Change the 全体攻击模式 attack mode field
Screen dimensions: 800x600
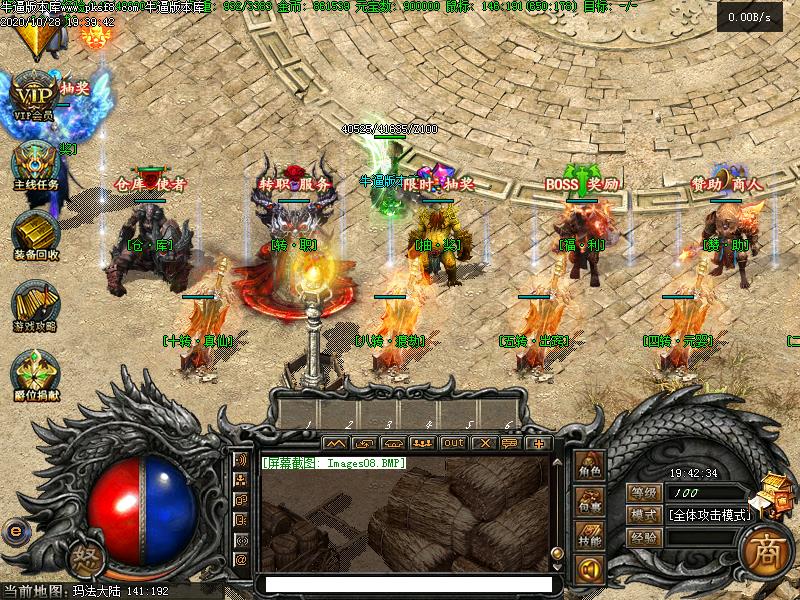[708, 515]
